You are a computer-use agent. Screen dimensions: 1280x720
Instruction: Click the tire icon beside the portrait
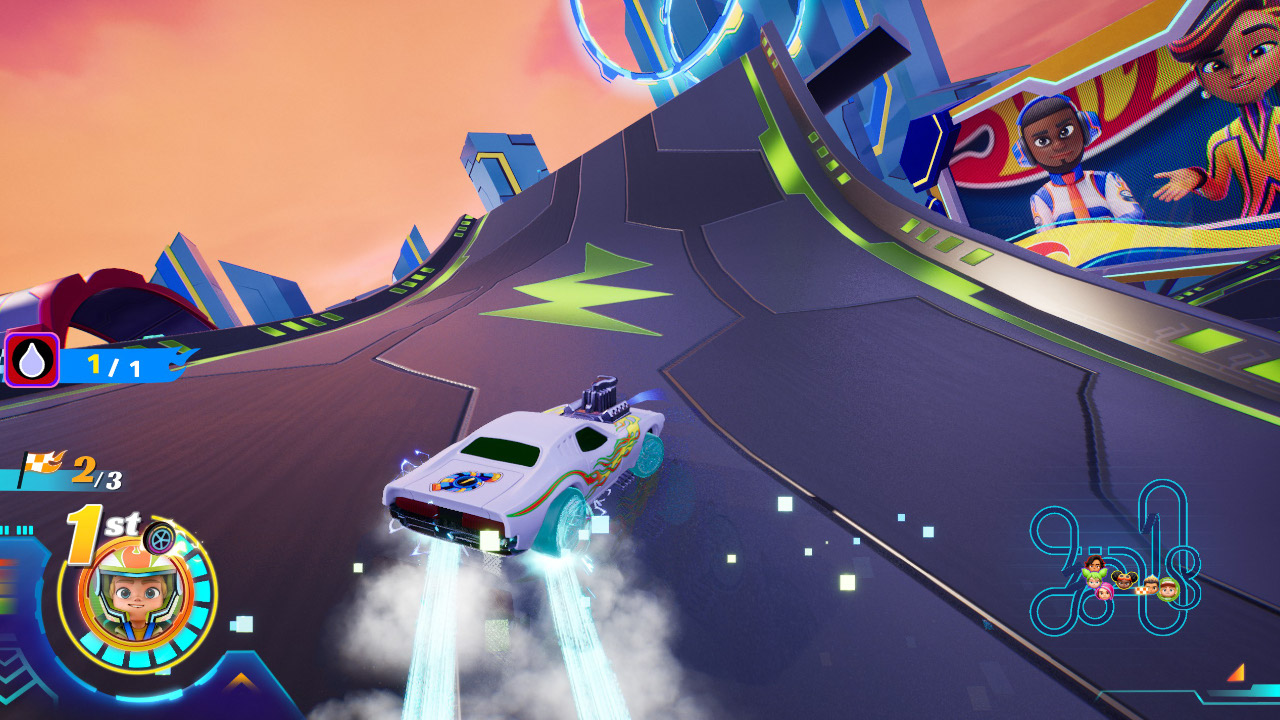159,538
